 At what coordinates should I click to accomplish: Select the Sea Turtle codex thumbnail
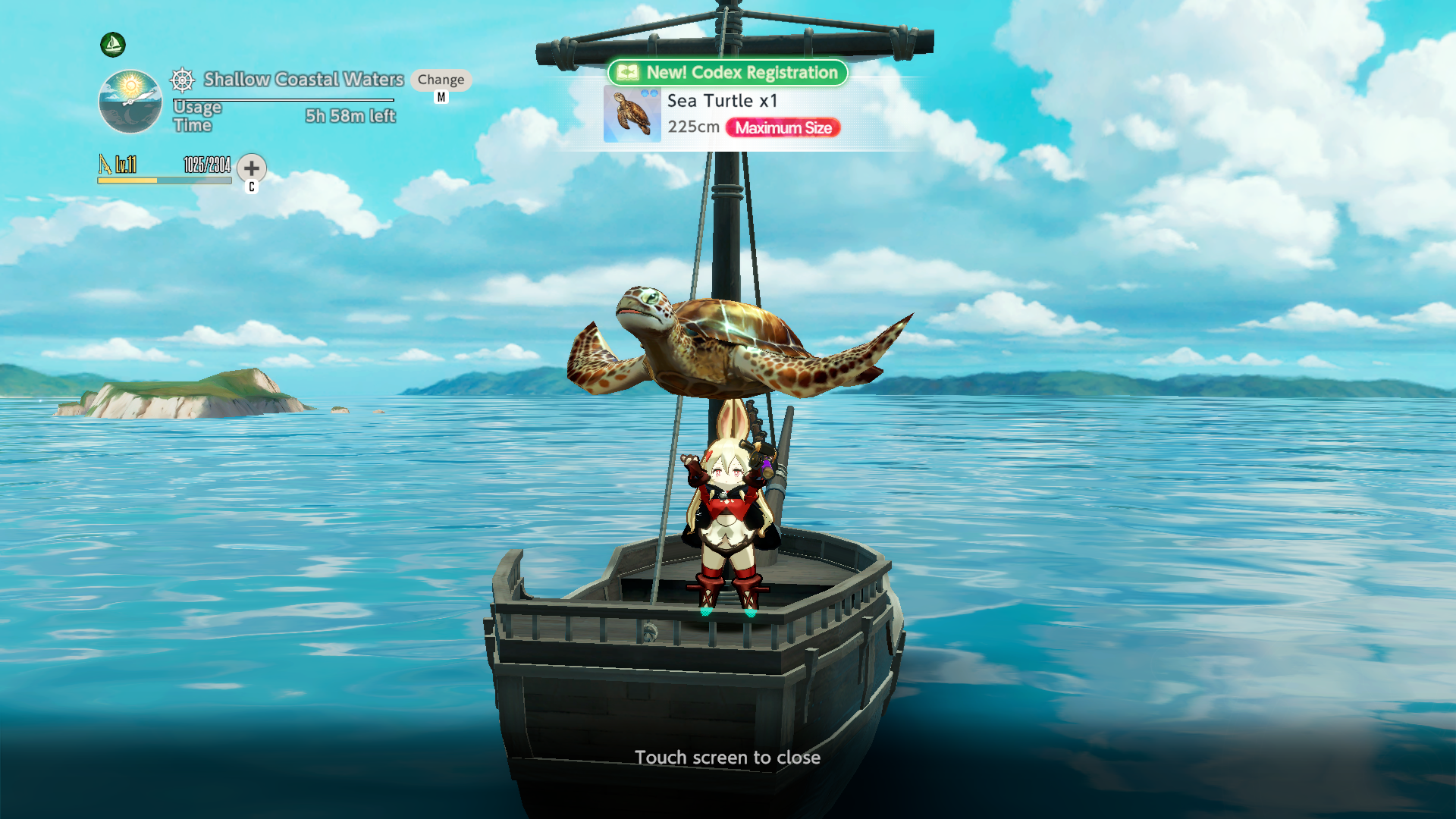632,115
